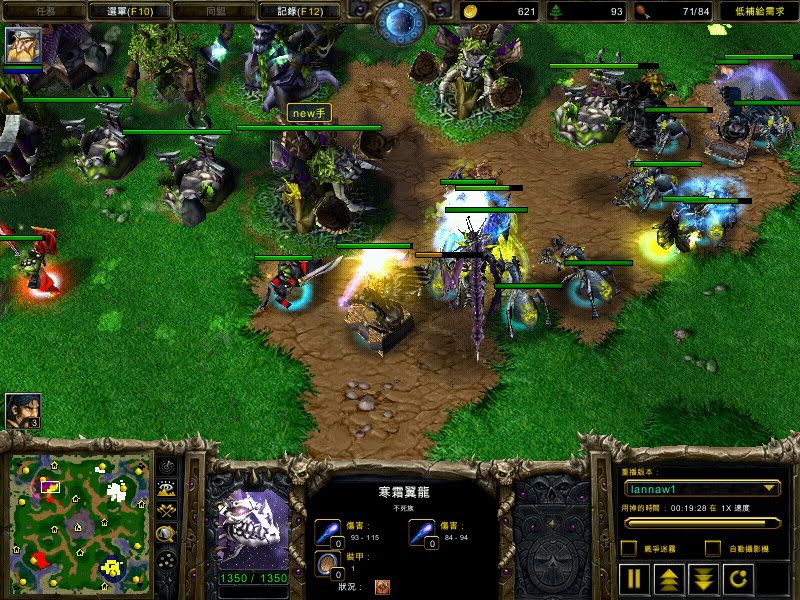Screen dimensions: 800x600
Task: Open the 選單 (F10) menu
Action: pos(128,11)
